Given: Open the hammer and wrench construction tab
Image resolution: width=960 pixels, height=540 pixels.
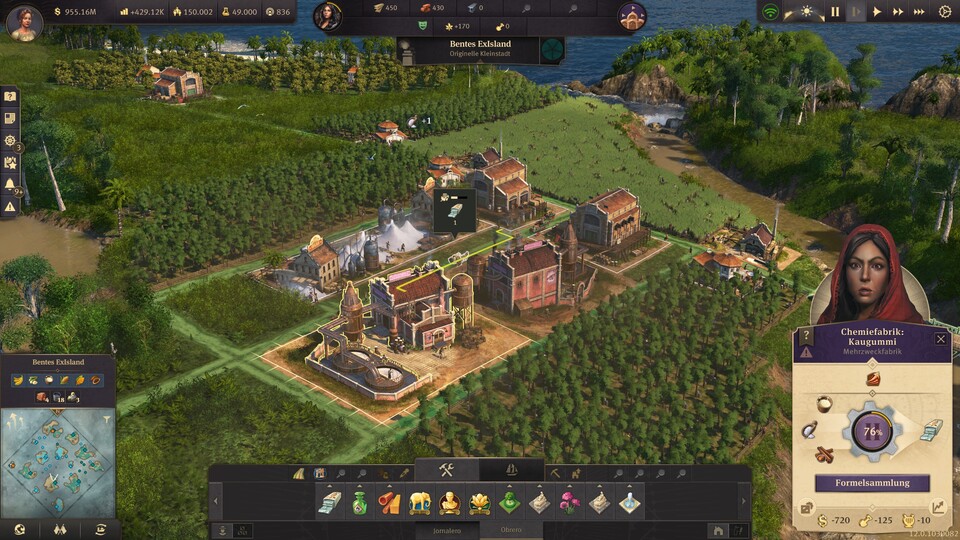Looking at the screenshot, I should (447, 471).
